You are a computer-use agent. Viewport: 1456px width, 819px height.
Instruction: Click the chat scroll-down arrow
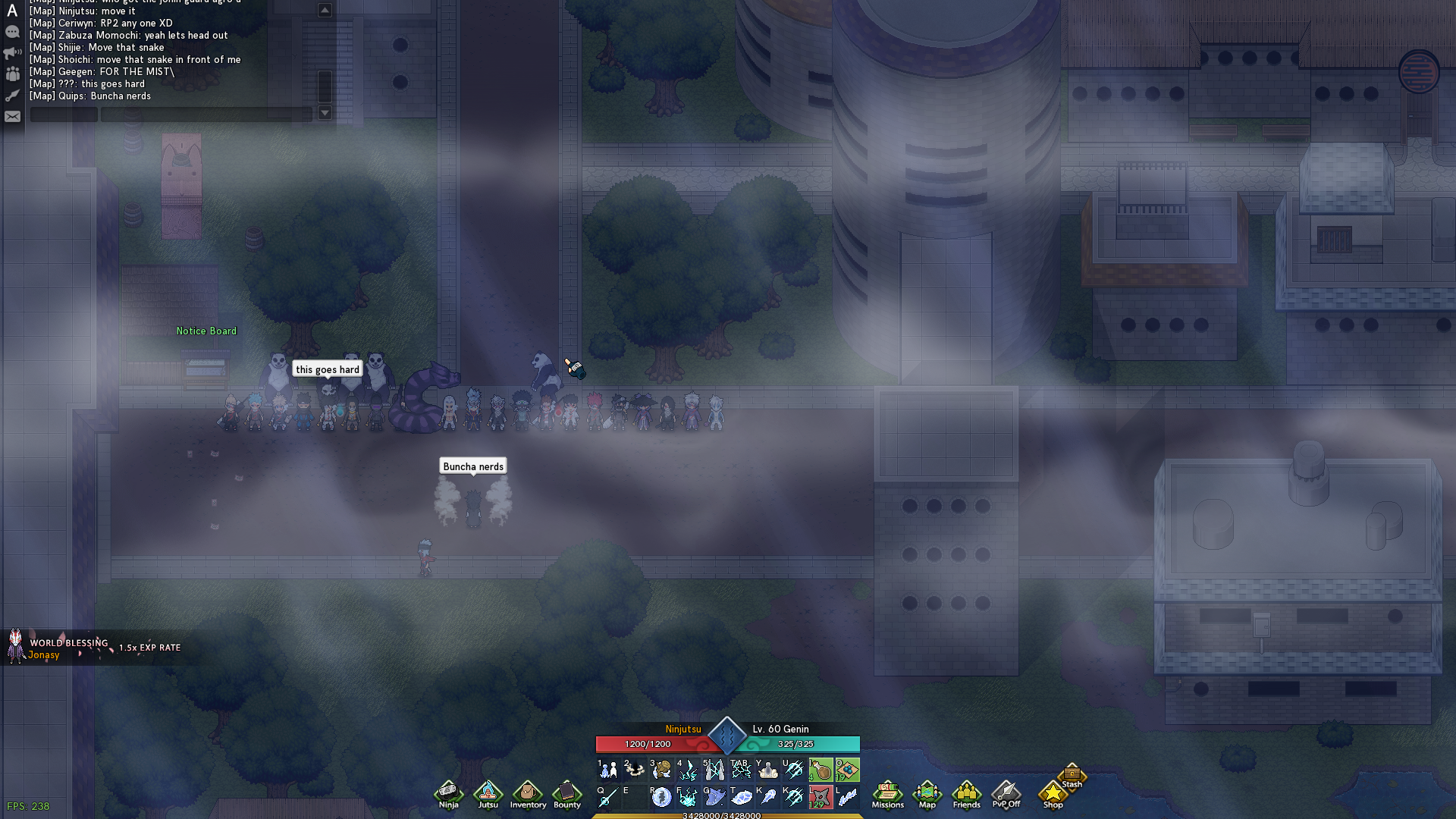[x=325, y=113]
